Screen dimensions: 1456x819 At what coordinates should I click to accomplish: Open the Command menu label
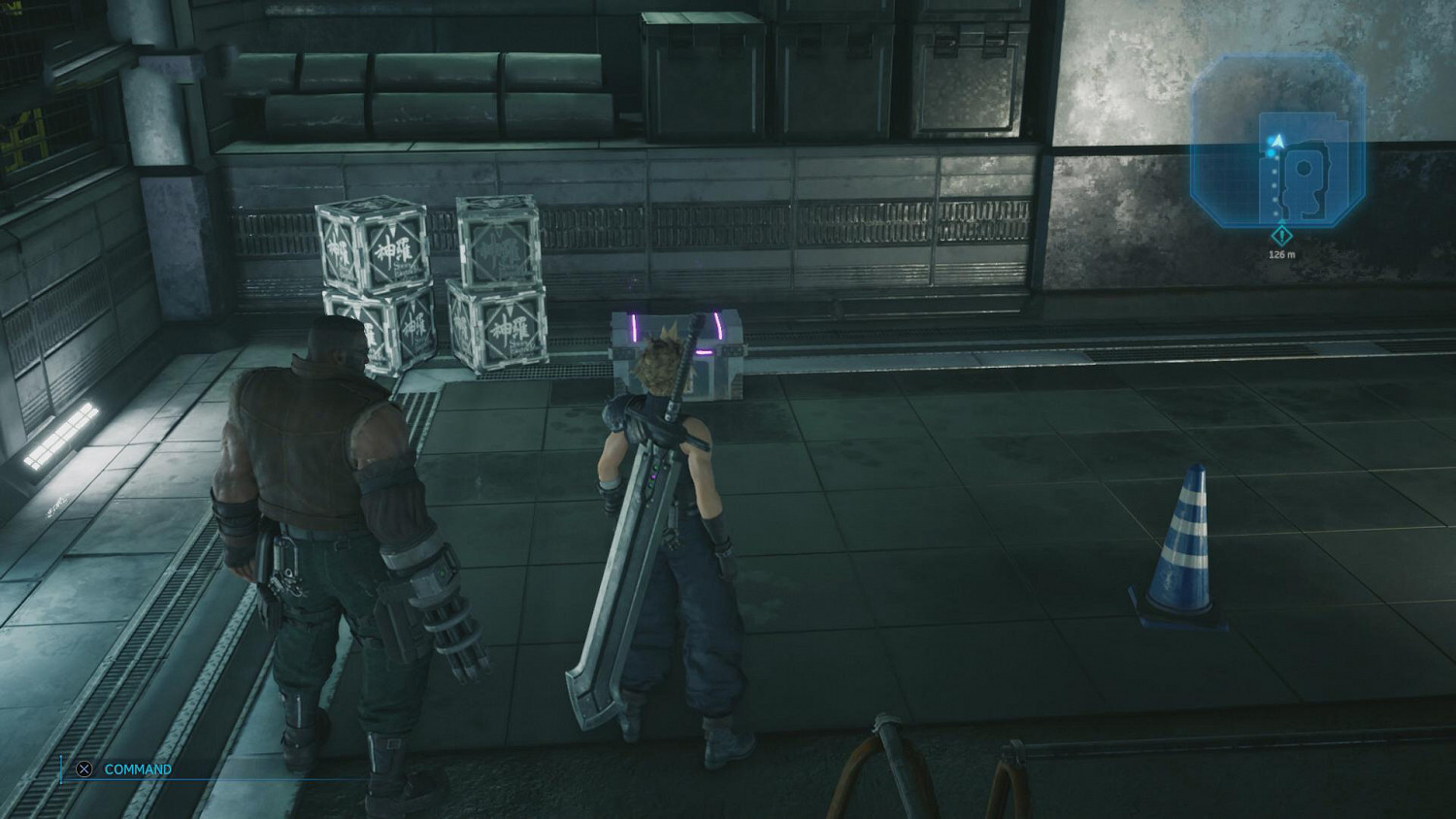point(137,770)
